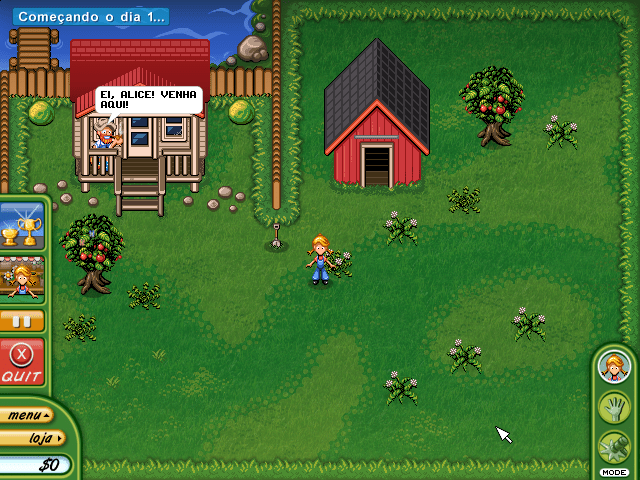This screenshot has width=640, height=480.
Task: Select Alice portrait mode
Action: (x=613, y=367)
